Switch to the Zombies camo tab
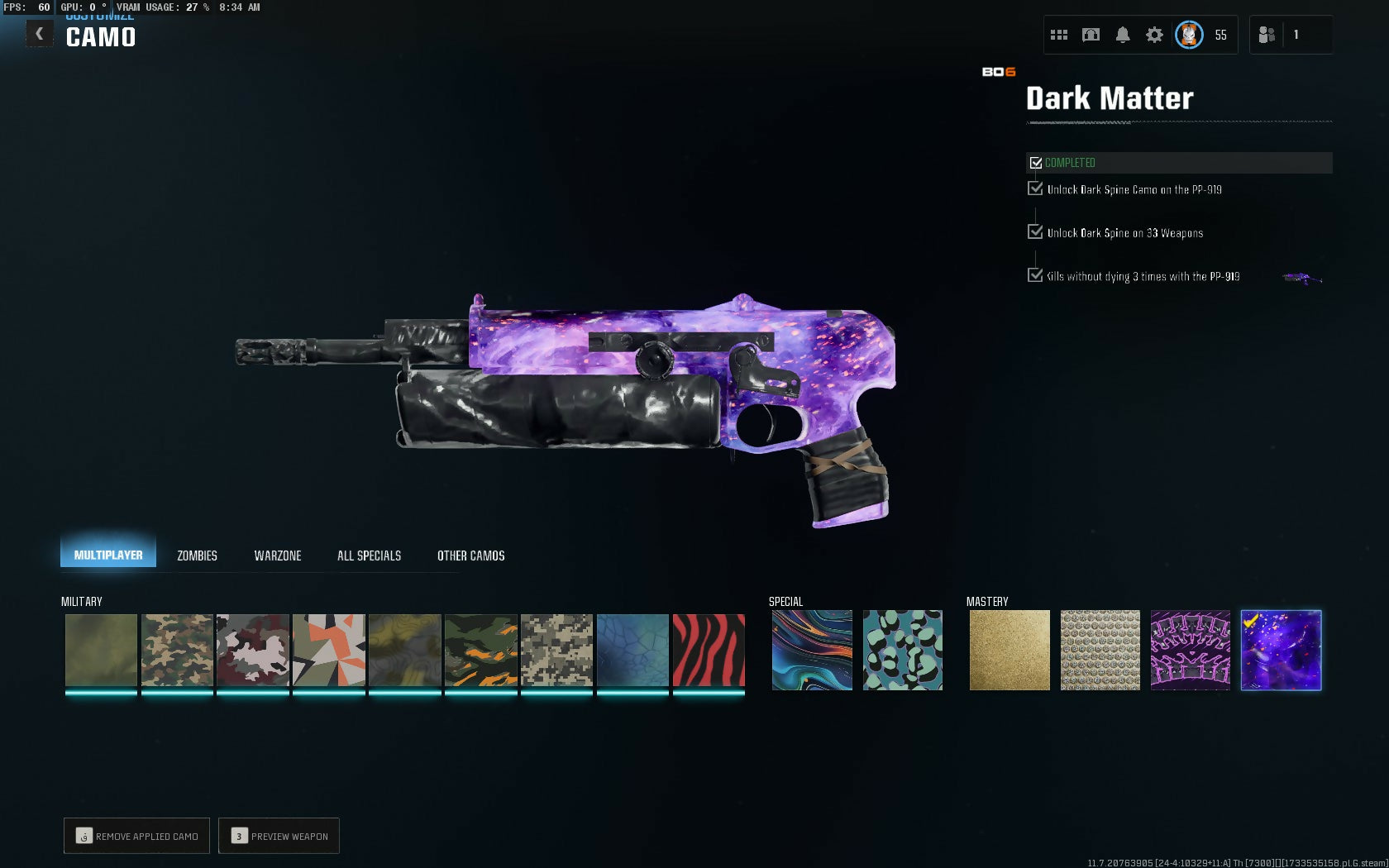The height and width of the screenshot is (868, 1389). point(197,556)
